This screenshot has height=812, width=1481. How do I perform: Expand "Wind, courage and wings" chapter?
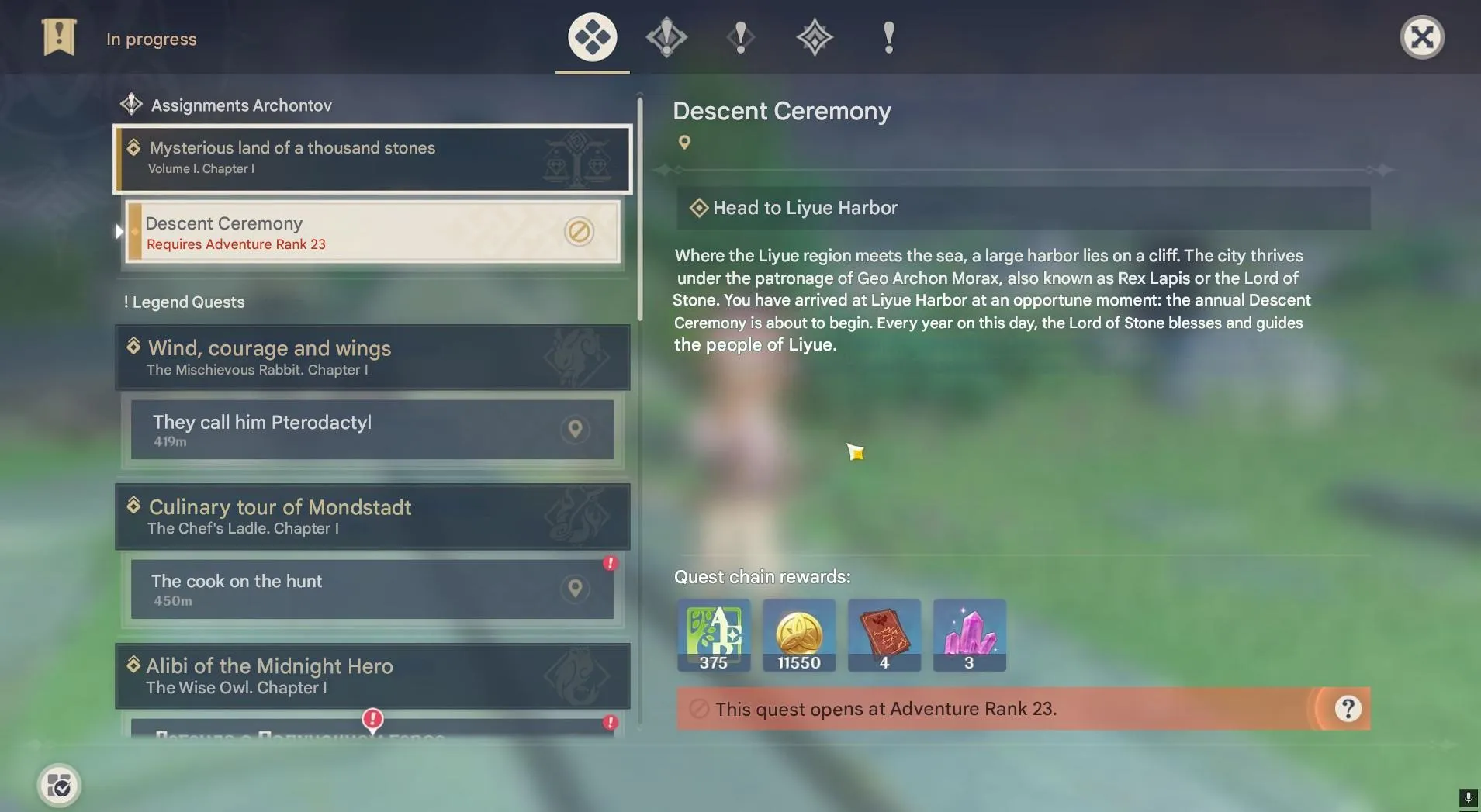click(372, 358)
